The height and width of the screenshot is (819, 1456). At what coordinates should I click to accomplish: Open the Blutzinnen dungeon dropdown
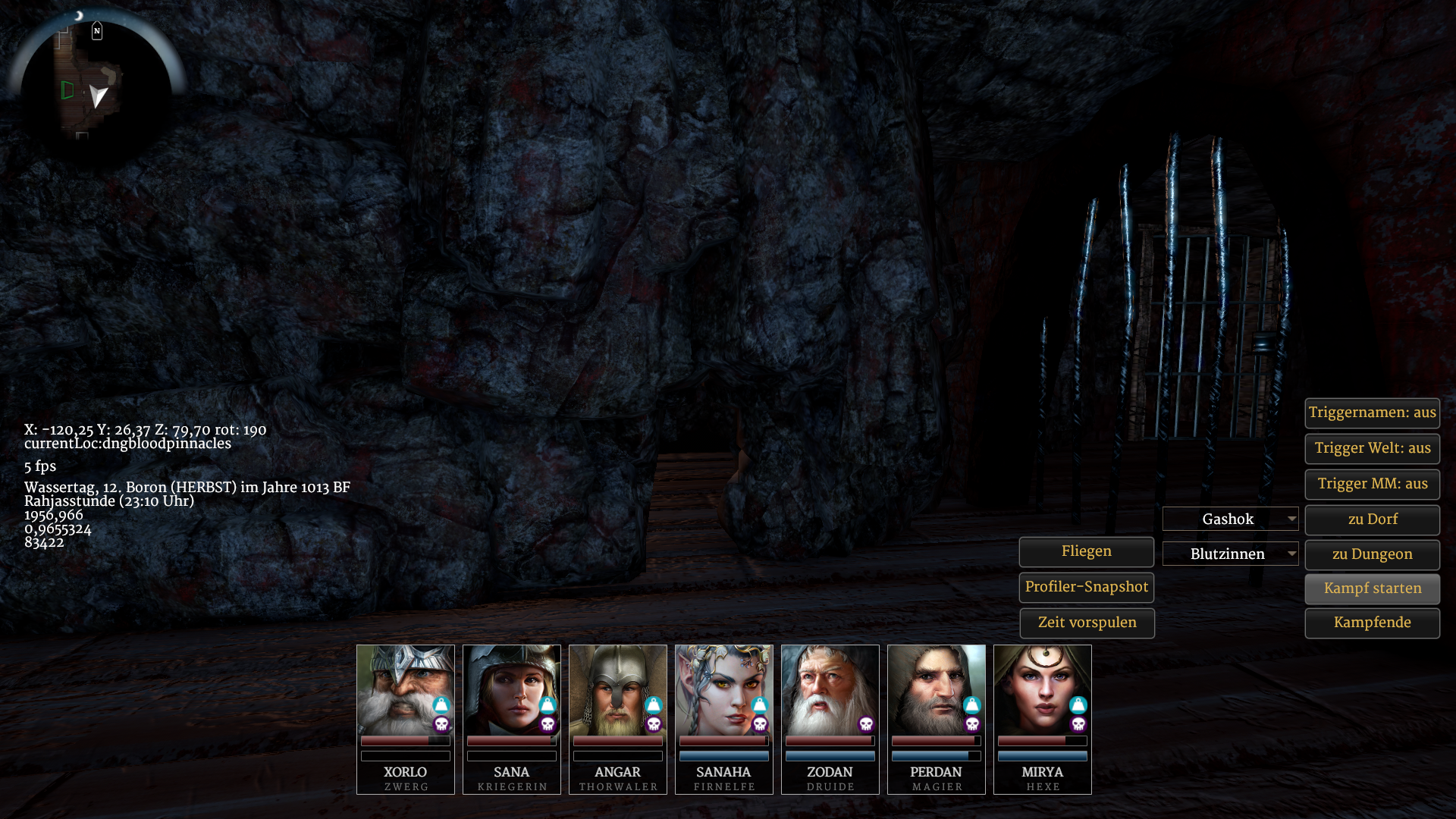tap(1230, 554)
